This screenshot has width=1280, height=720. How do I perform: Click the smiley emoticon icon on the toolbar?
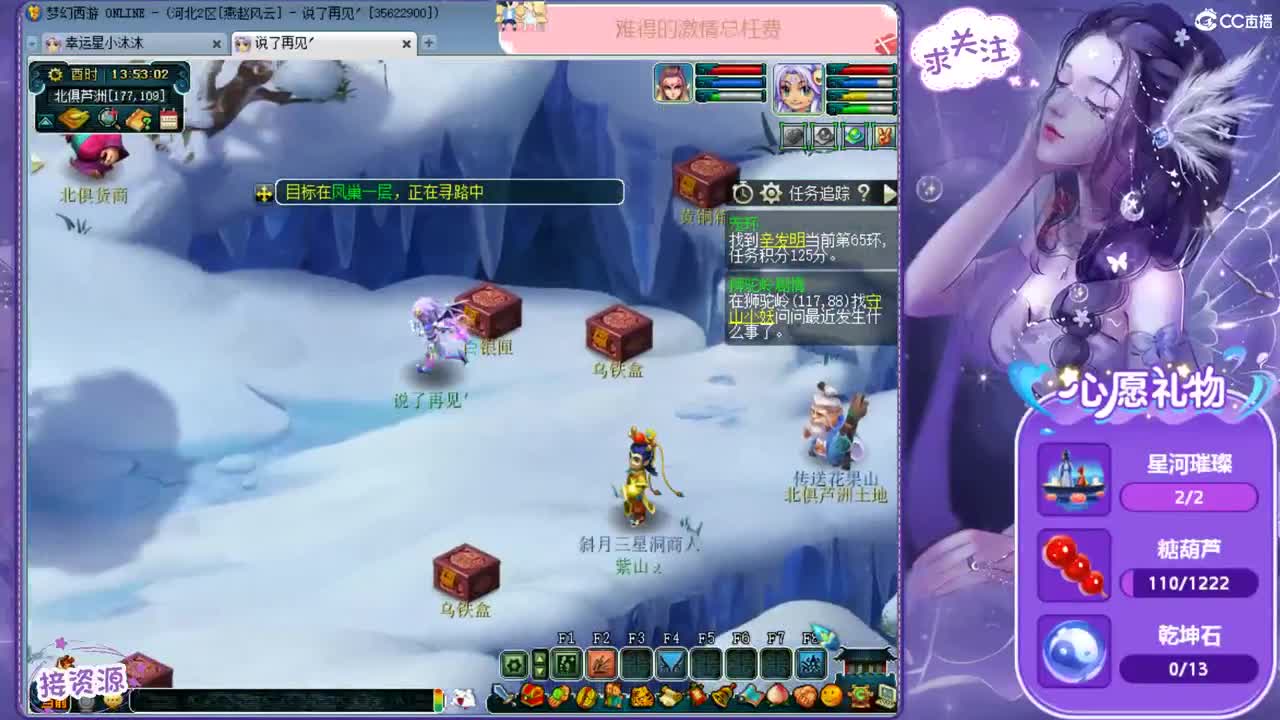click(830, 696)
